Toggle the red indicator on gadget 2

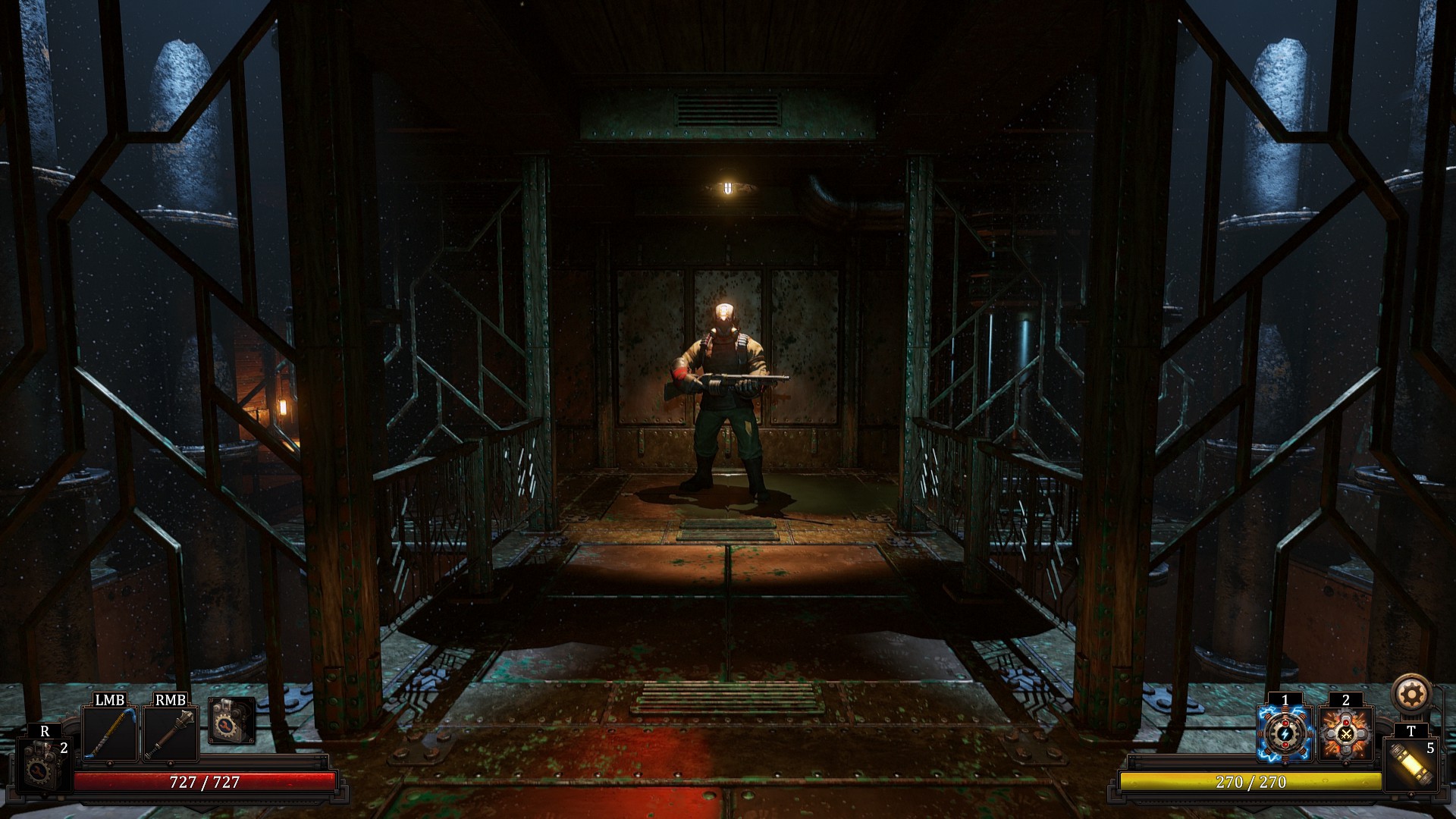[x=1345, y=723]
